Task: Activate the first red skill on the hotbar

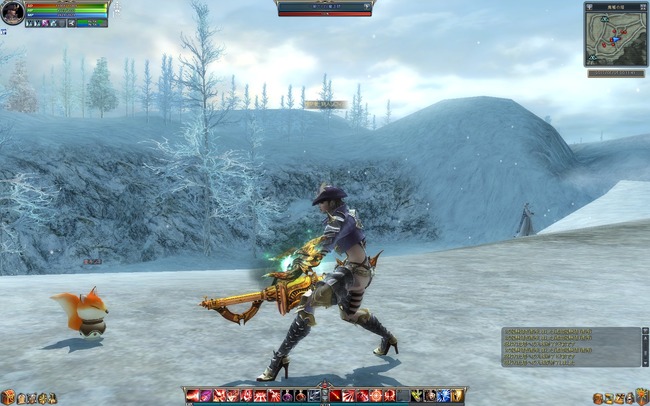Action: click(x=192, y=396)
